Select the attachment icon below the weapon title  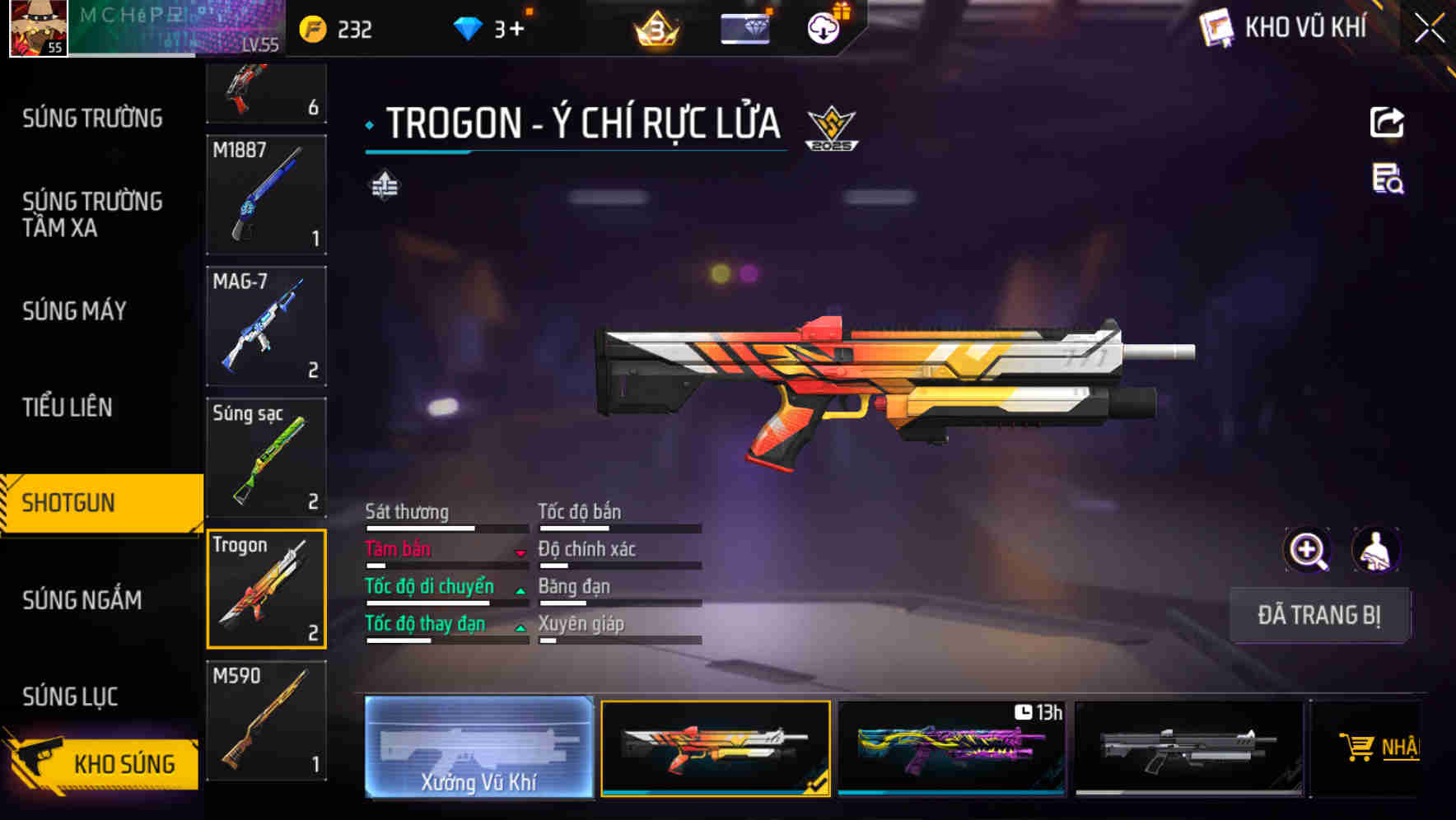point(384,186)
